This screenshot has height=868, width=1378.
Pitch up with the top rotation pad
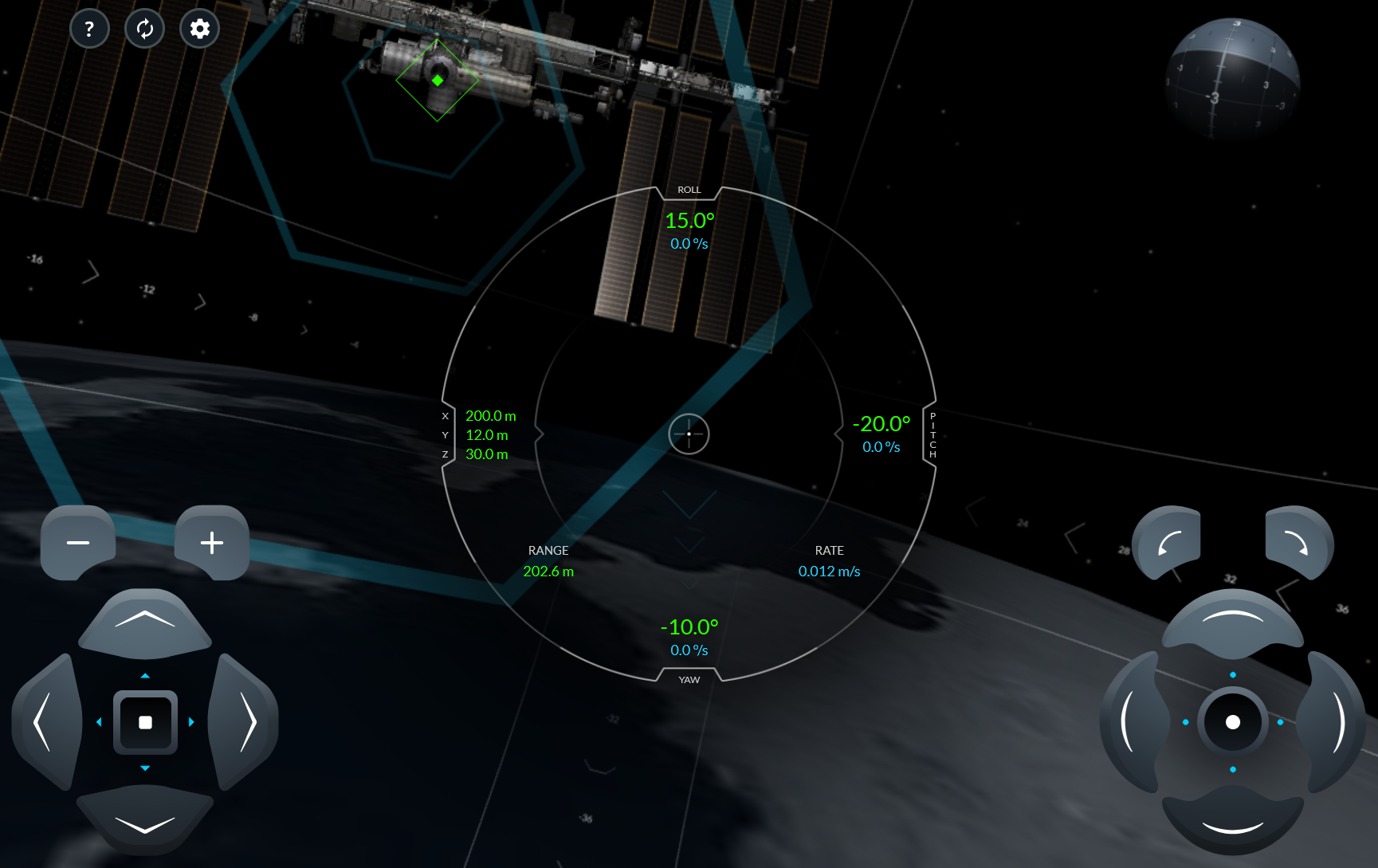[x=1232, y=621]
